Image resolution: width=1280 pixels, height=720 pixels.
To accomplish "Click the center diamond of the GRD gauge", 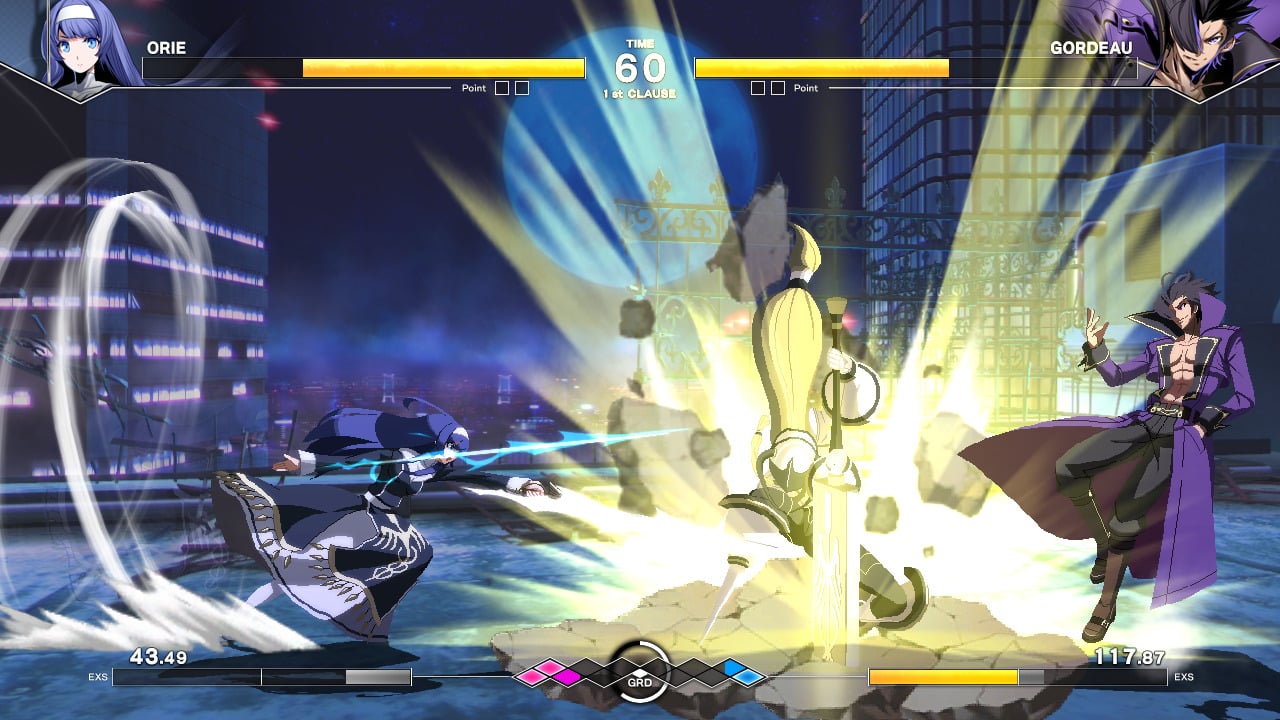I will [x=640, y=671].
